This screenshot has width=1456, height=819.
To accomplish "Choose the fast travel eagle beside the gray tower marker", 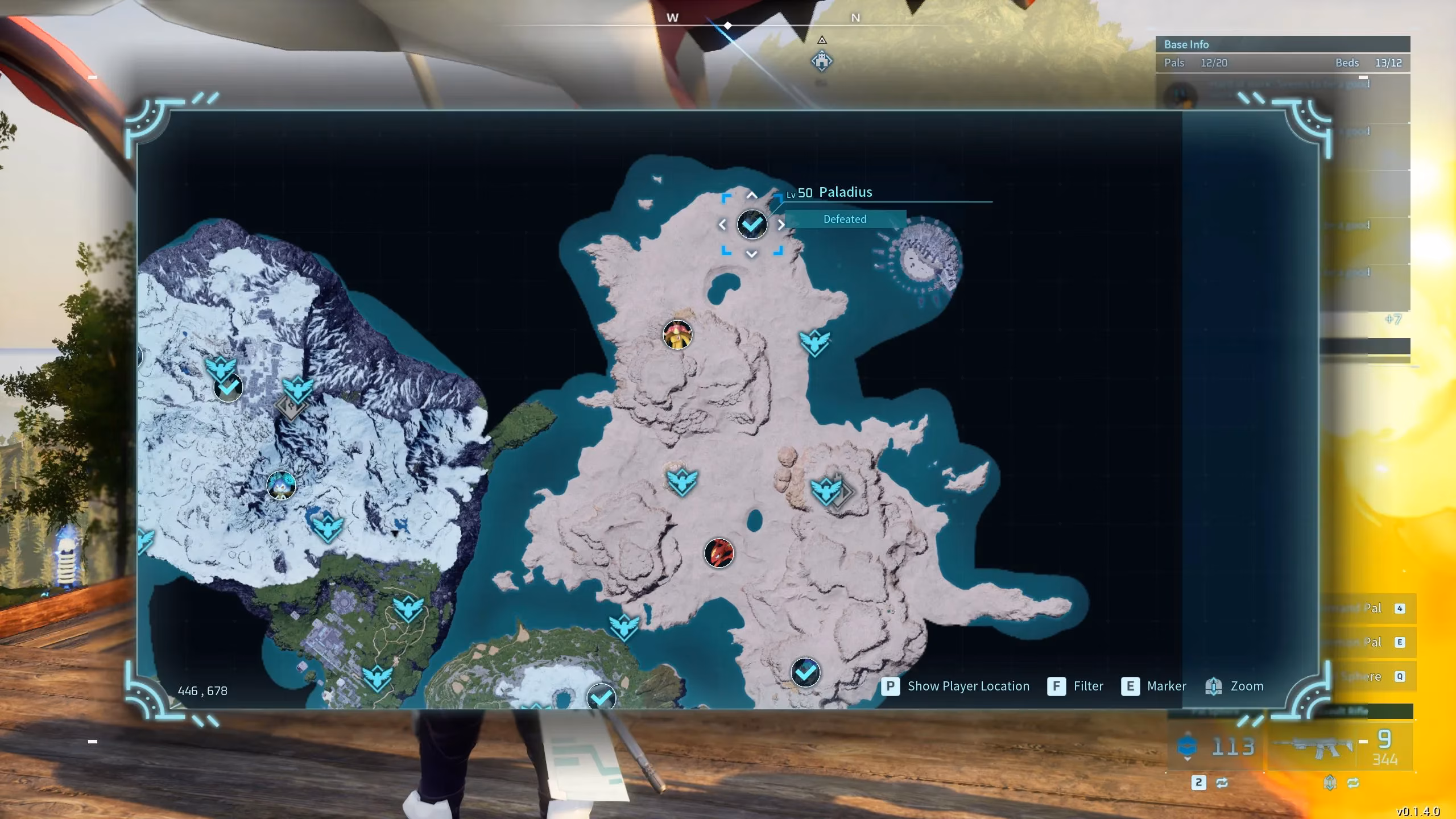I will (825, 490).
